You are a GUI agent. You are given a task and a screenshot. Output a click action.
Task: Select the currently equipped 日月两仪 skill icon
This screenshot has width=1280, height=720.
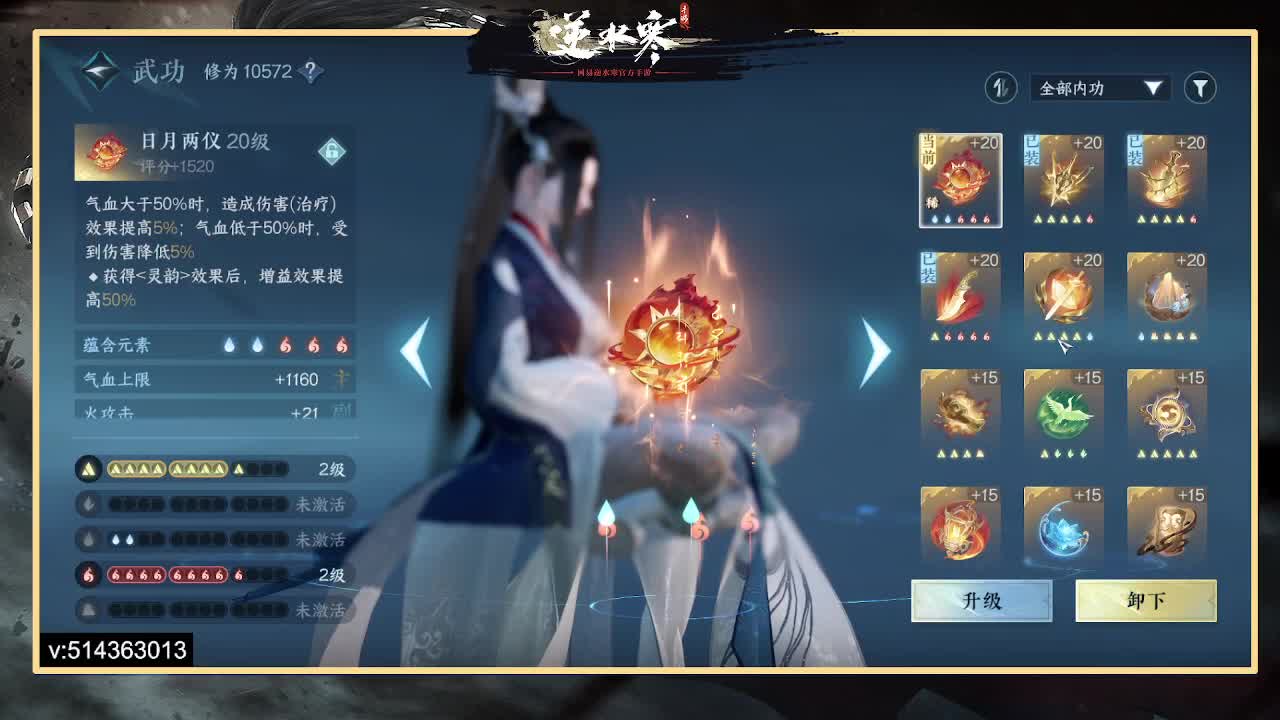click(960, 180)
